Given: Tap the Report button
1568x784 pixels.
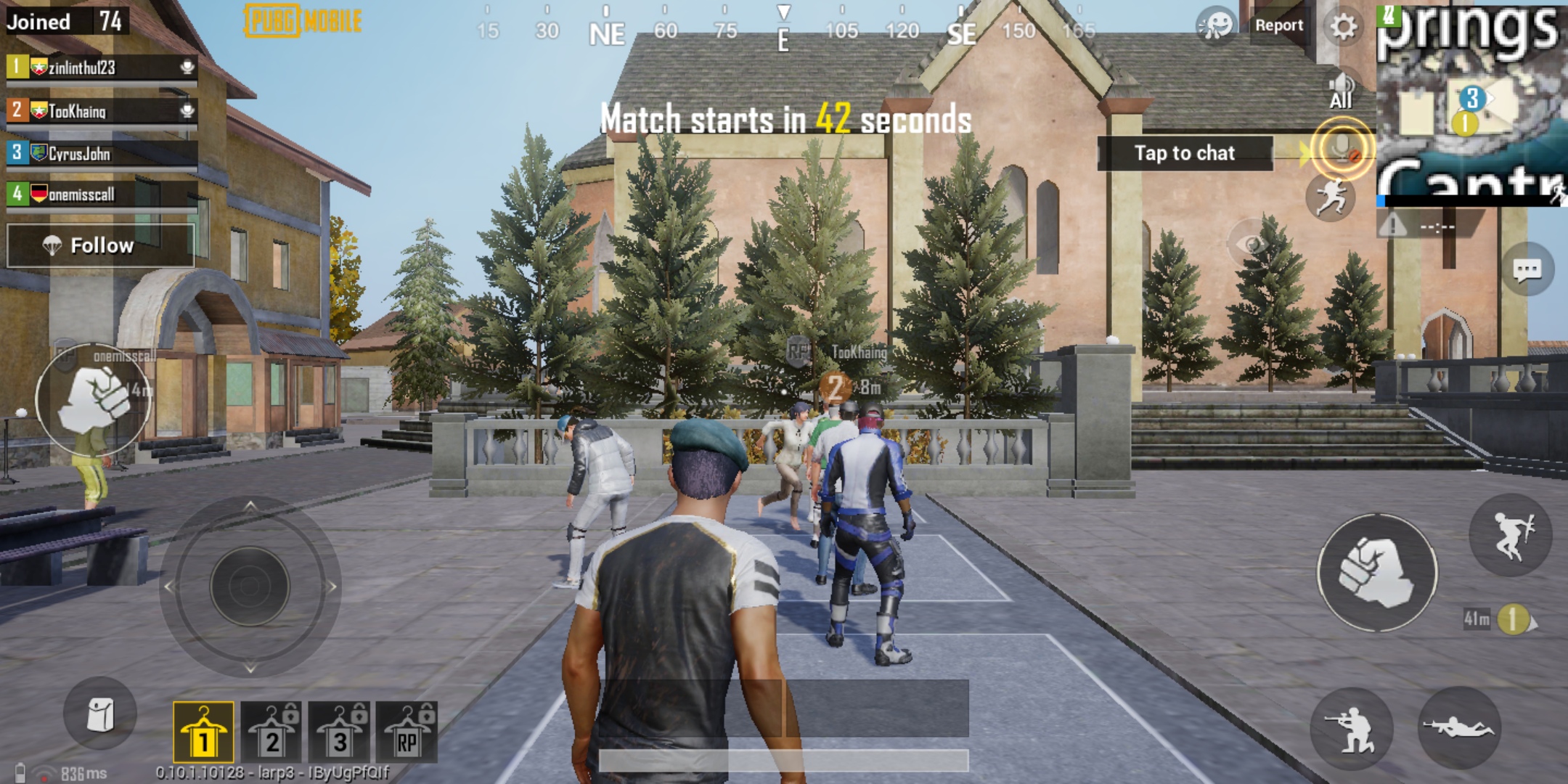Looking at the screenshot, I should click(1281, 25).
